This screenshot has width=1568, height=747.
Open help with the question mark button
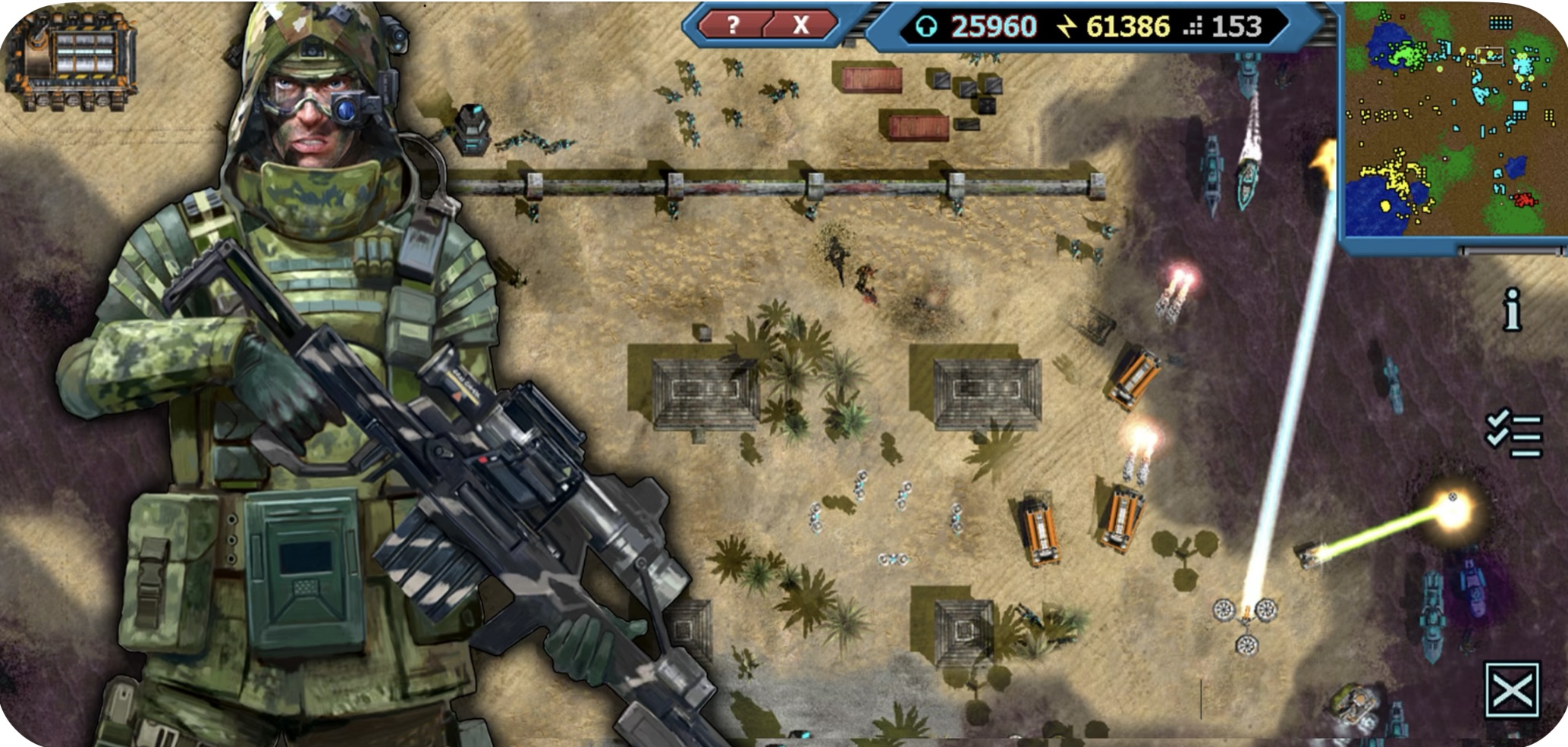coord(733,26)
